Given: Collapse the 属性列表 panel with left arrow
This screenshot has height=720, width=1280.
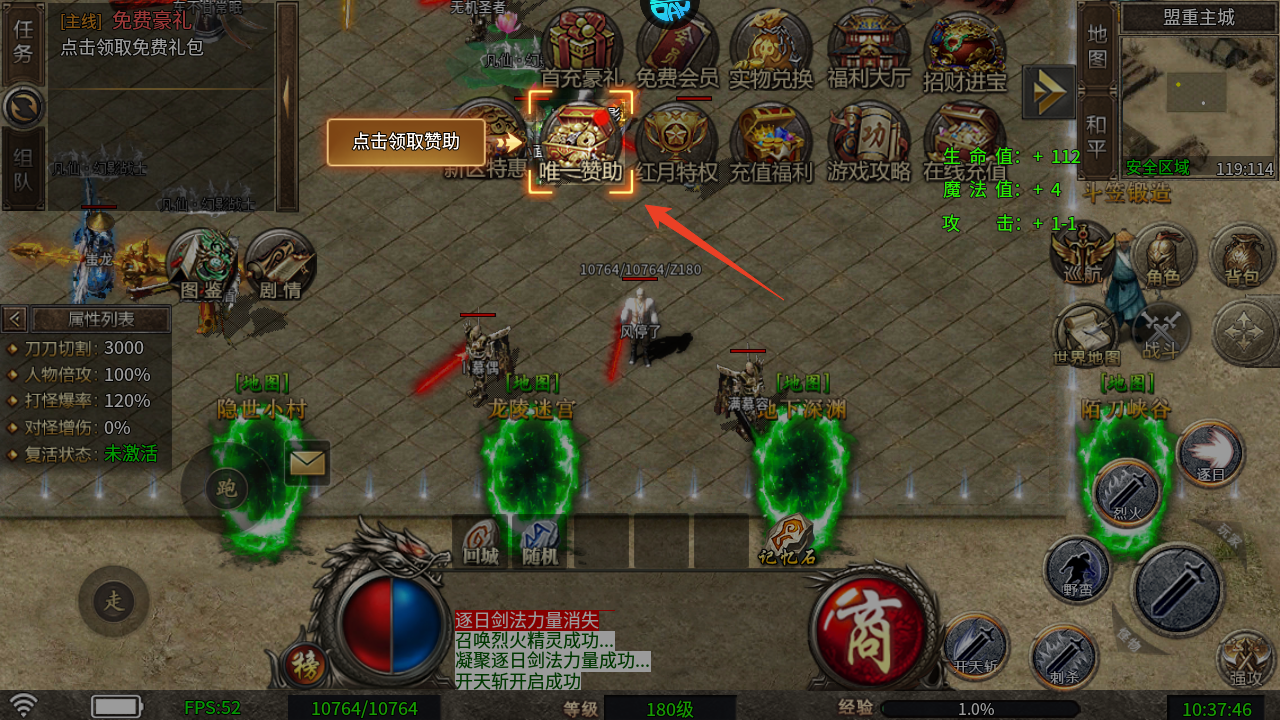Looking at the screenshot, I should click(14, 319).
